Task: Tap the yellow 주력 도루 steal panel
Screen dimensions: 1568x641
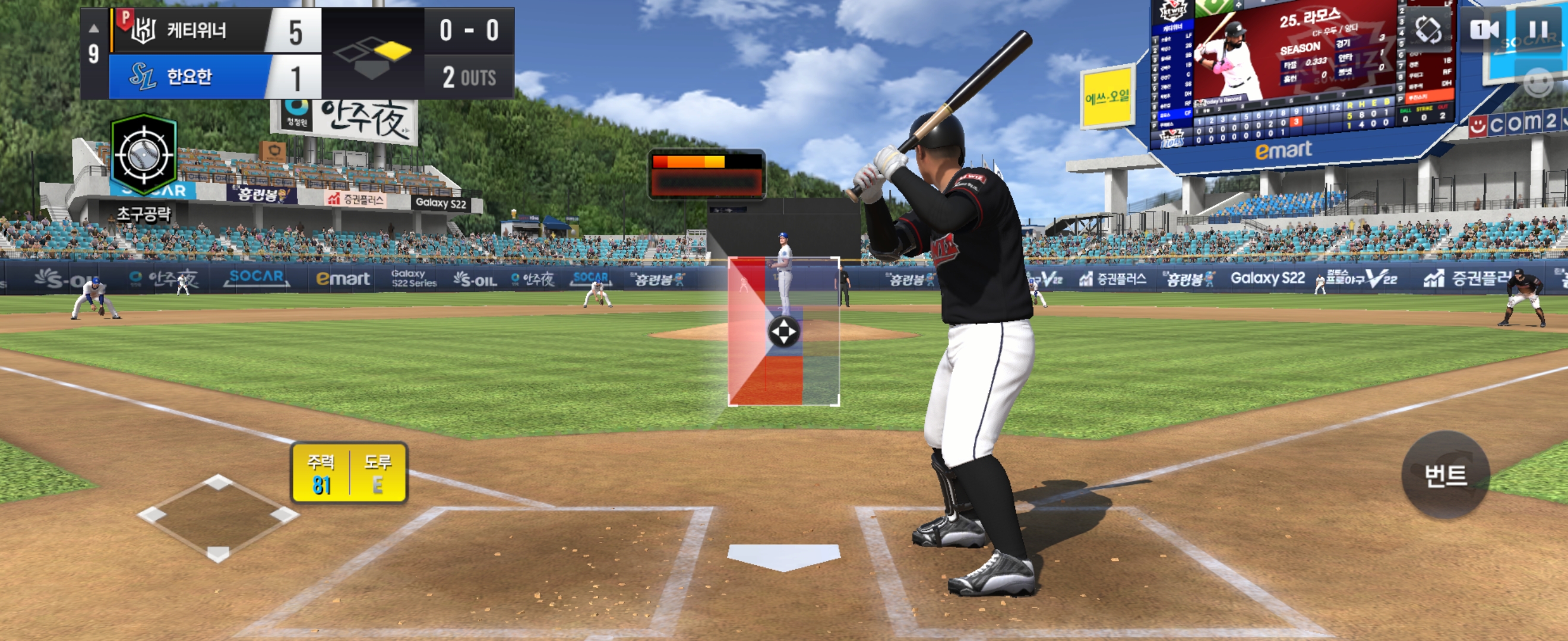Action: coord(349,472)
